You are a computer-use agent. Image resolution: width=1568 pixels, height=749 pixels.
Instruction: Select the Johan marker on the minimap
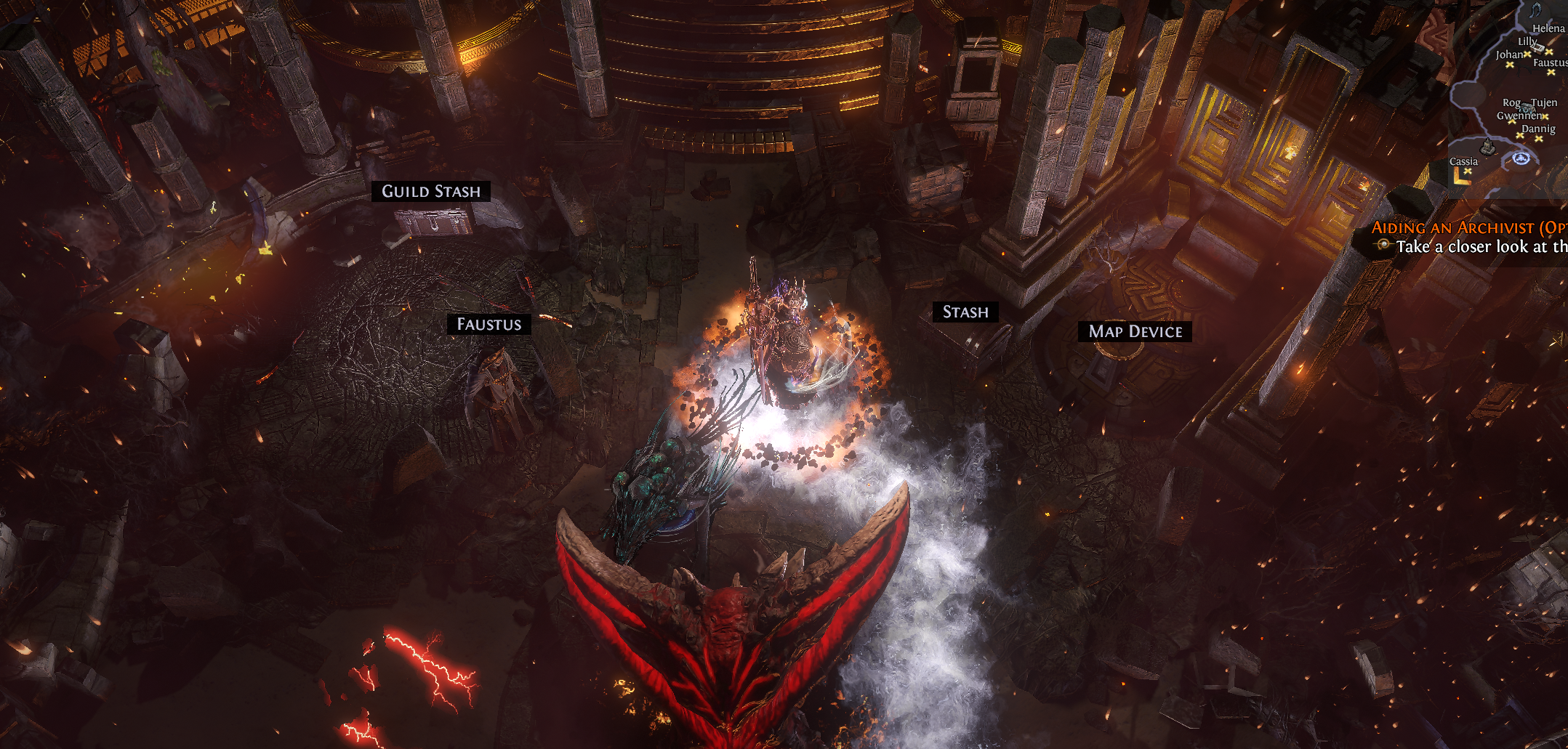(1510, 65)
